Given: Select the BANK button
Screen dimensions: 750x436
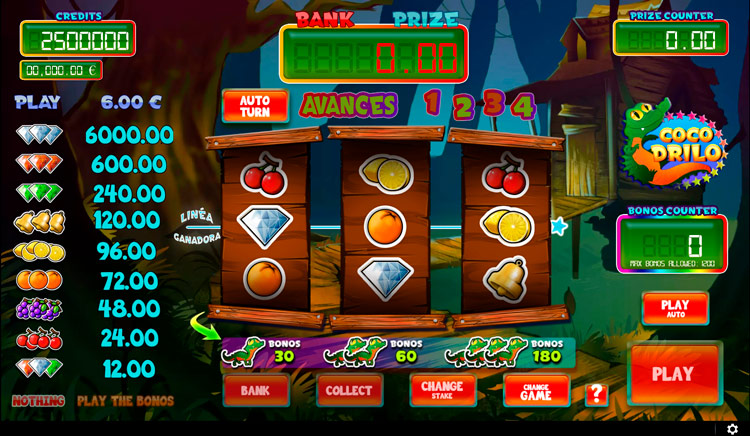Looking at the screenshot, I should click(256, 390).
